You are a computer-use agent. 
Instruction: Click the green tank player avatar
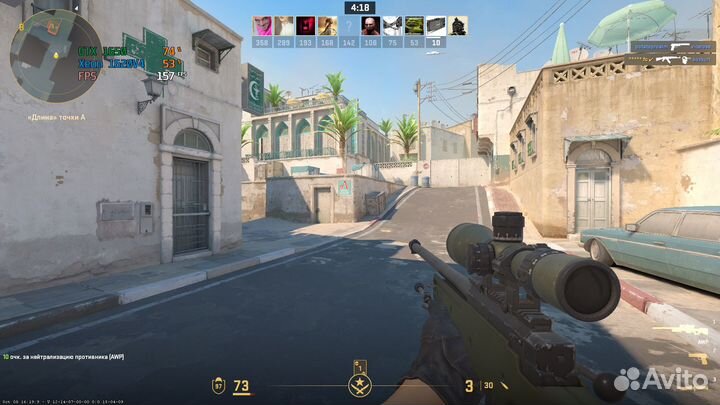(x=413, y=26)
